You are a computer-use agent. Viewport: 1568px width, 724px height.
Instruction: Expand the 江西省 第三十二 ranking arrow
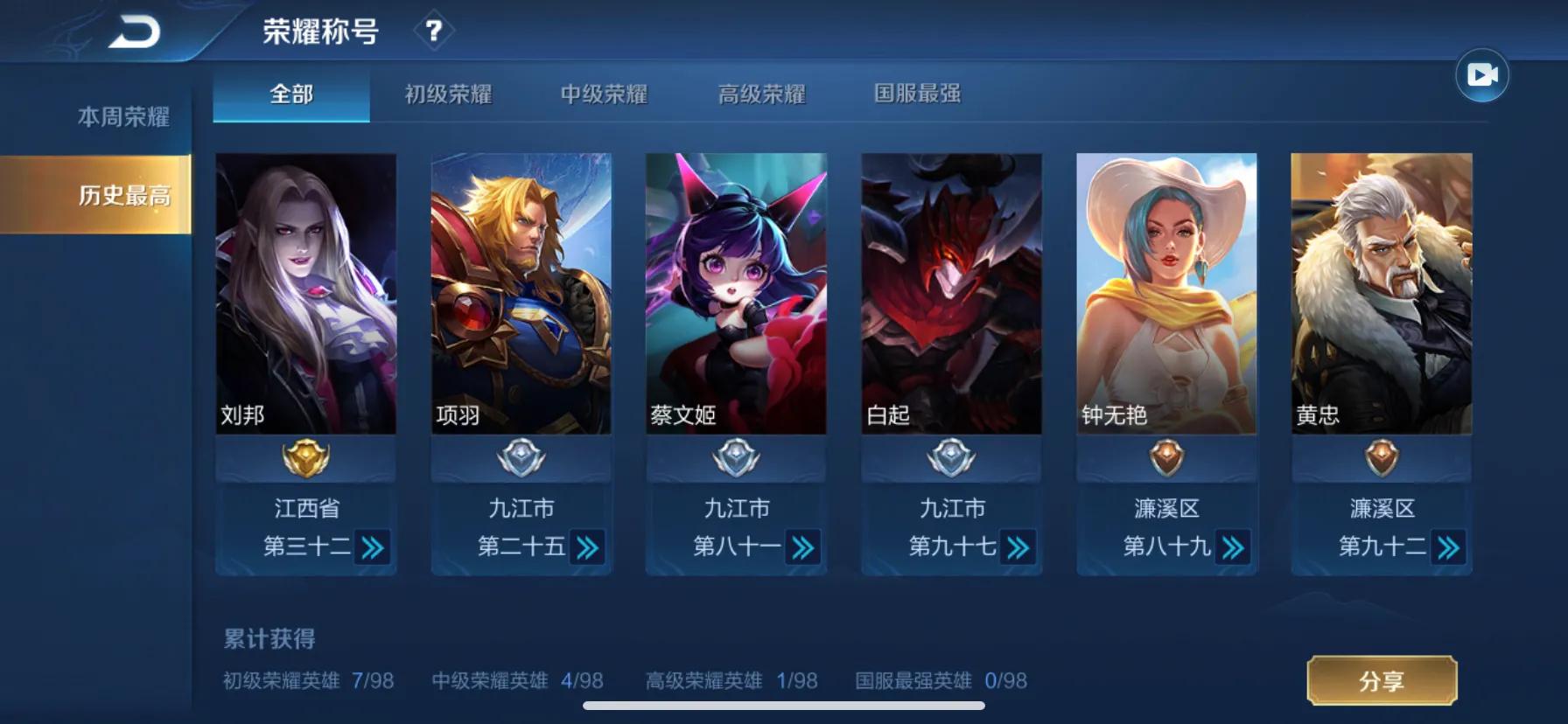coord(373,548)
